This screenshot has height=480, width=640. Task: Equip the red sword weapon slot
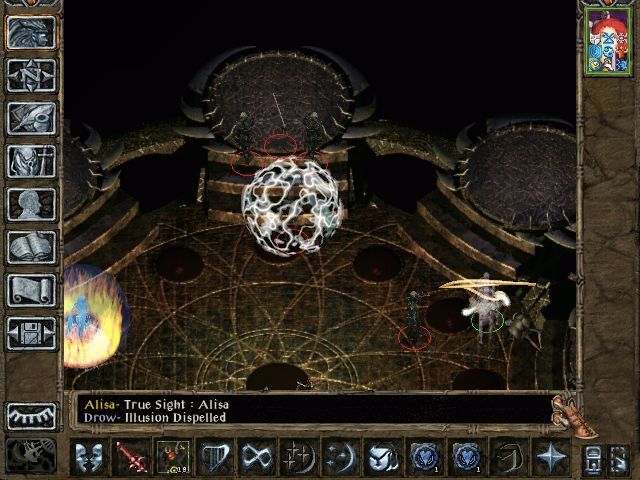pyautogui.click(x=130, y=458)
